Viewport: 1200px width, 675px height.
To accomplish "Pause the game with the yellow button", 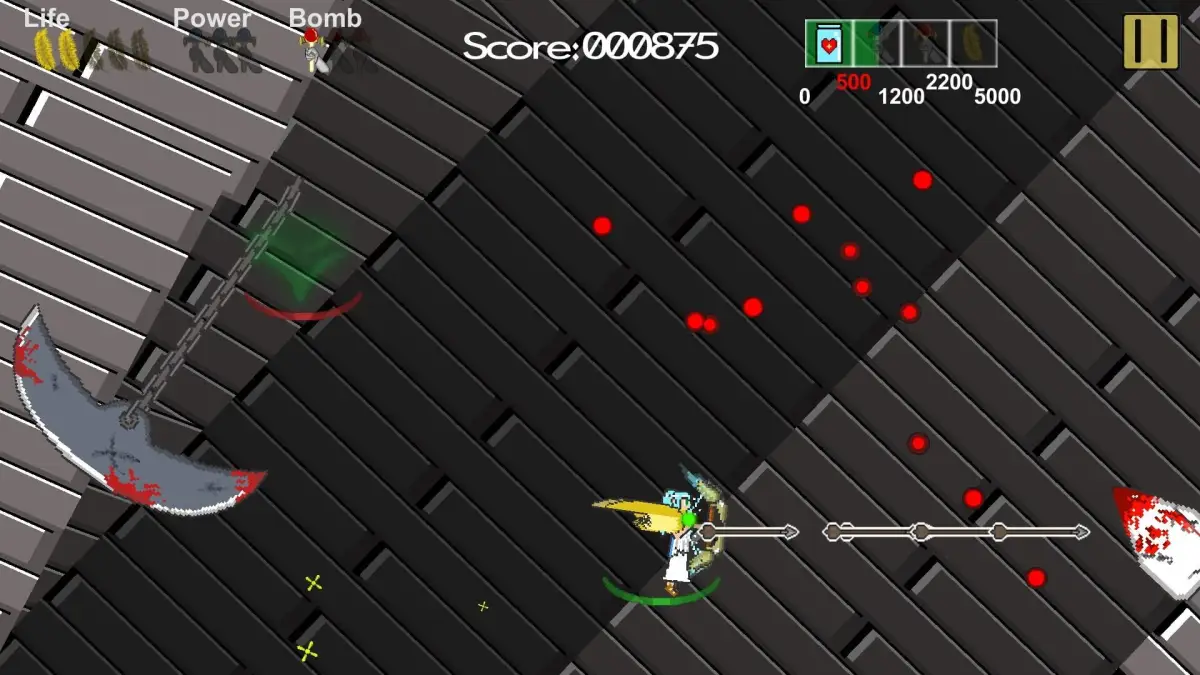I will pyautogui.click(x=1150, y=42).
